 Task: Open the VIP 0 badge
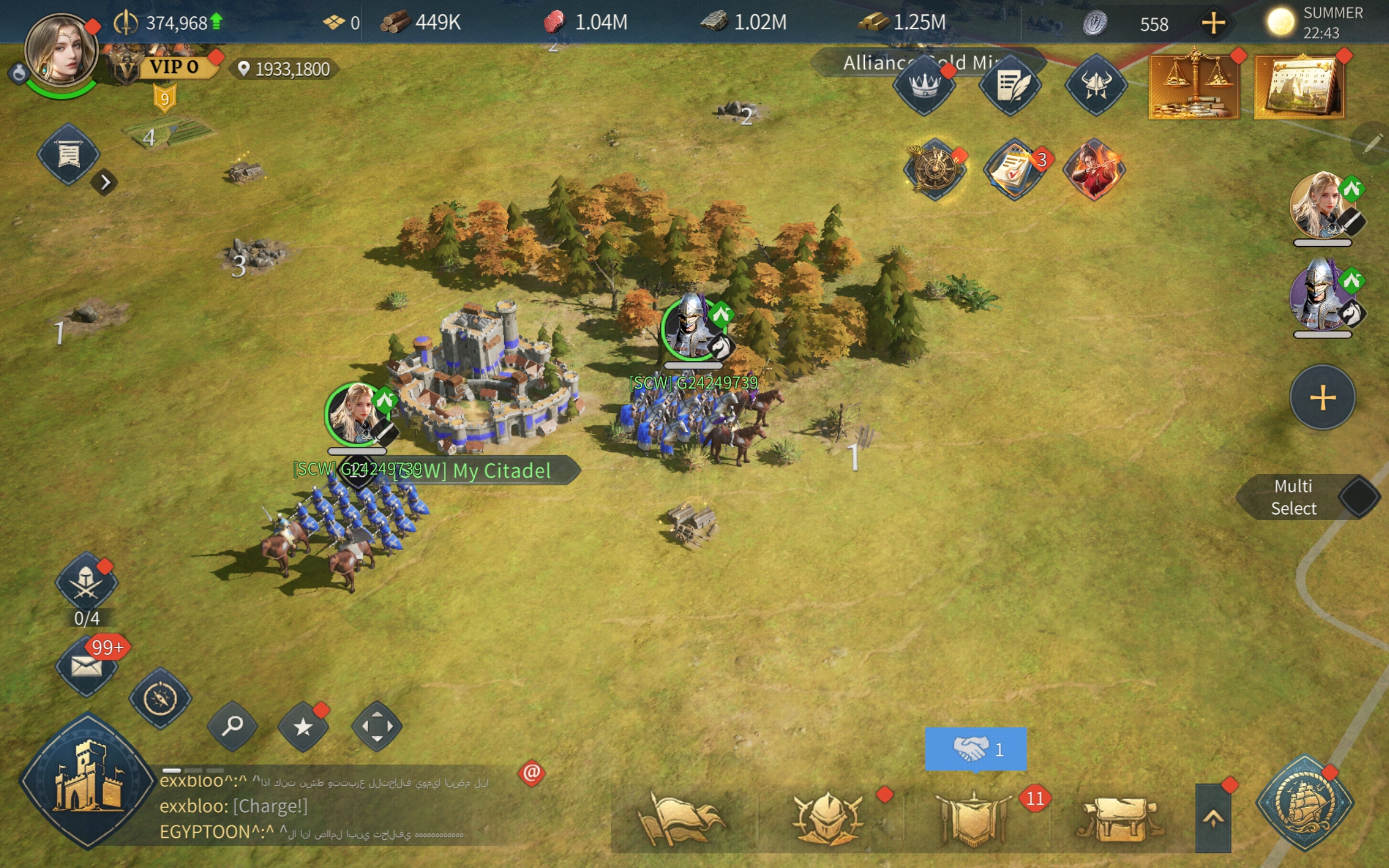click(x=173, y=67)
